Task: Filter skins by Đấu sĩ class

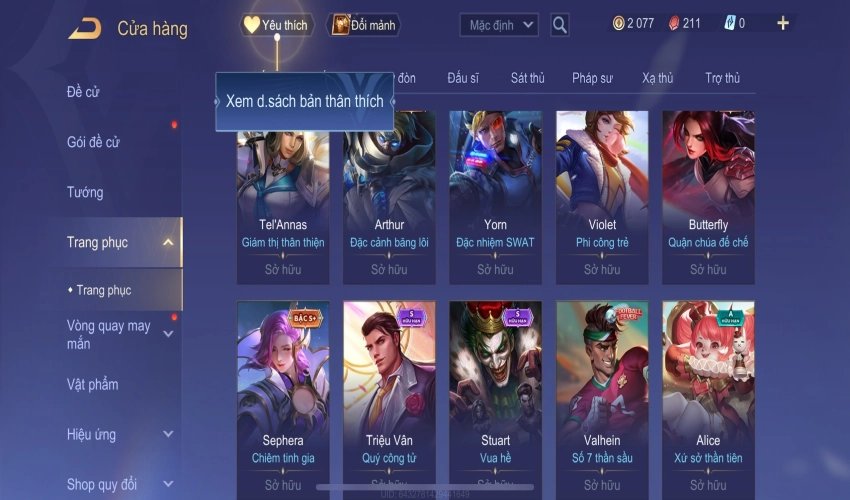Action: pyautogui.click(x=465, y=78)
